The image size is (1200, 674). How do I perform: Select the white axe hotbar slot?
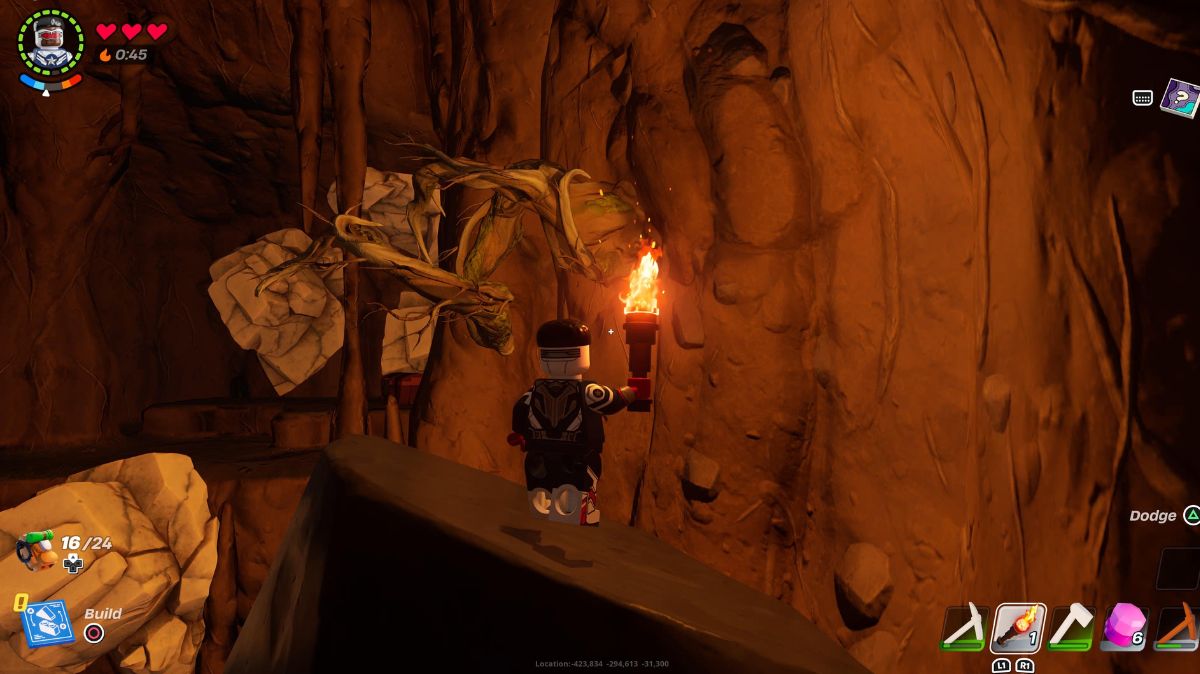[x=1071, y=628]
